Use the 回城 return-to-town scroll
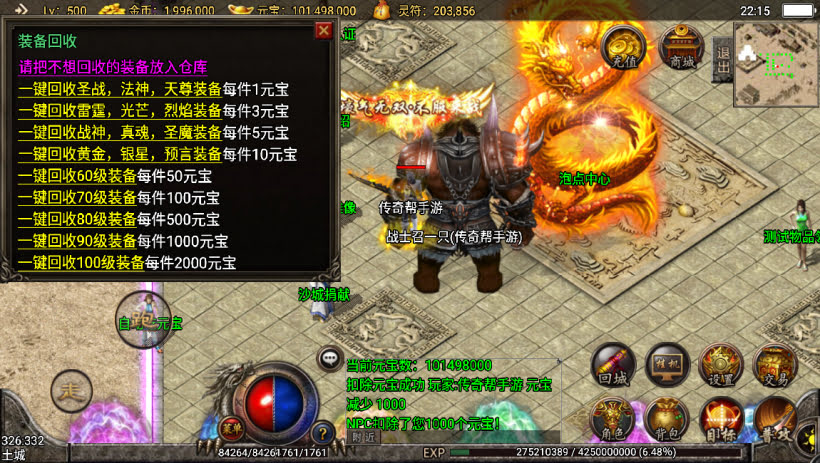The height and width of the screenshot is (463, 820). point(613,366)
